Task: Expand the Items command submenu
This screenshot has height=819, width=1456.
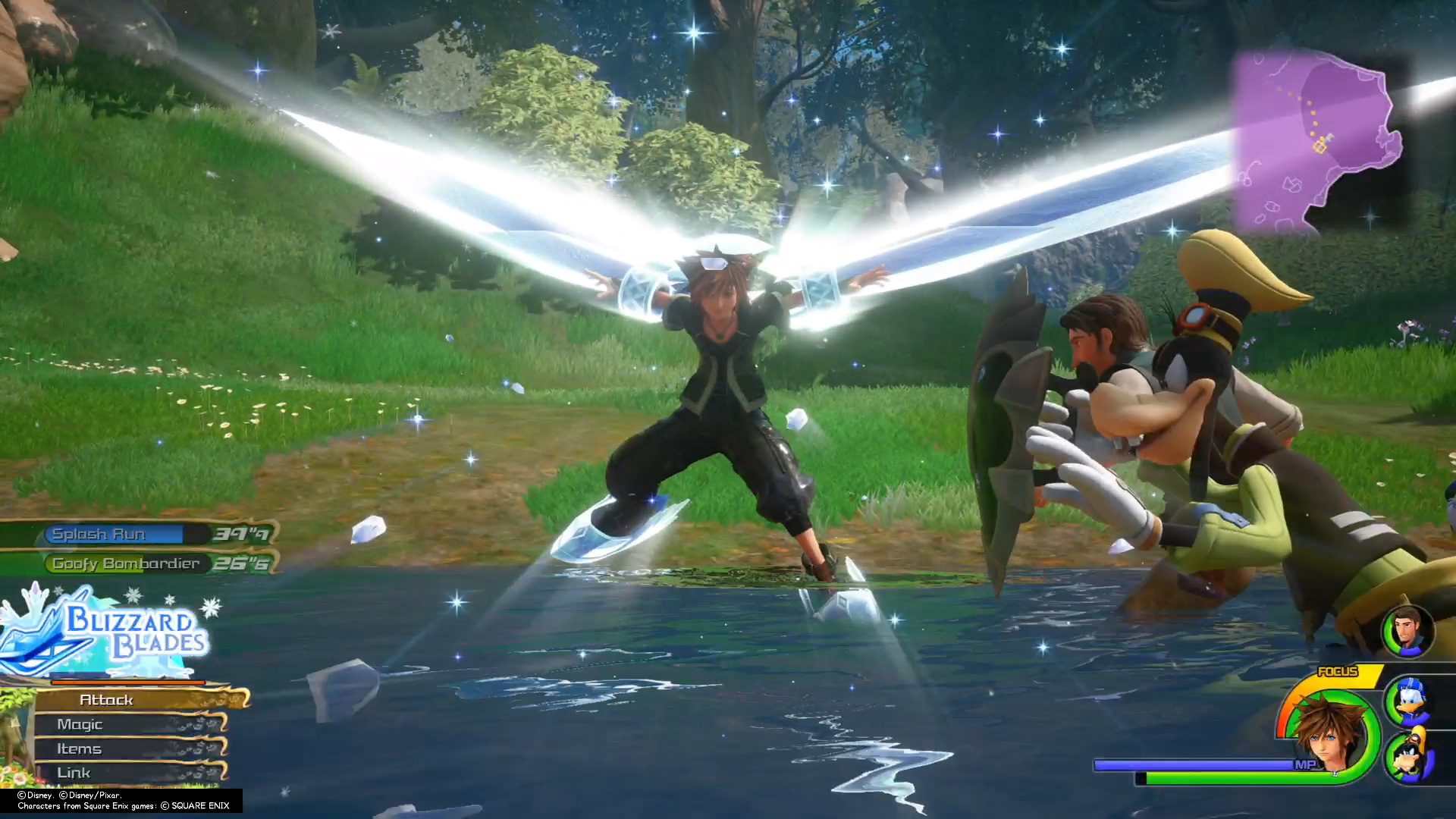Action: [x=79, y=748]
